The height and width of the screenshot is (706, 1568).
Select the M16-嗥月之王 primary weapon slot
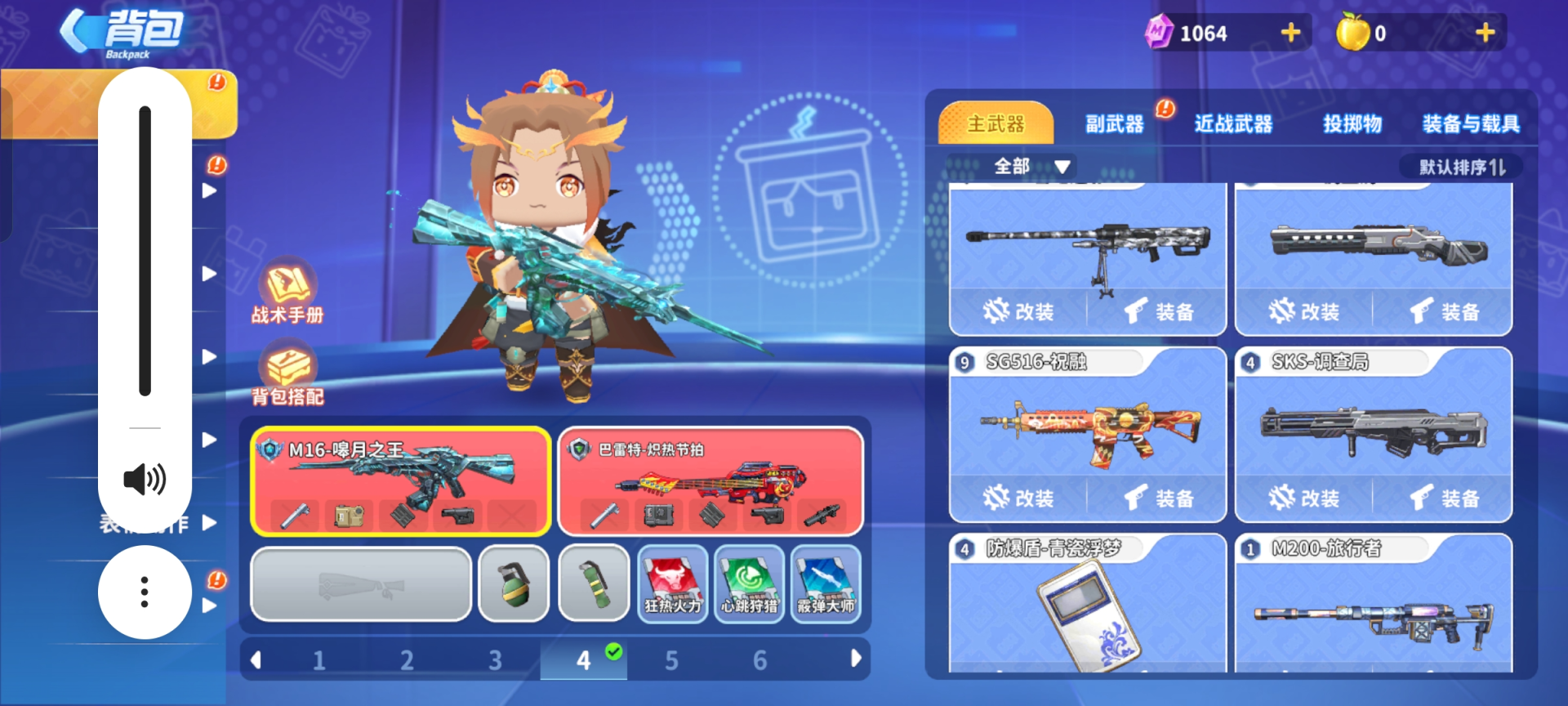(401, 480)
